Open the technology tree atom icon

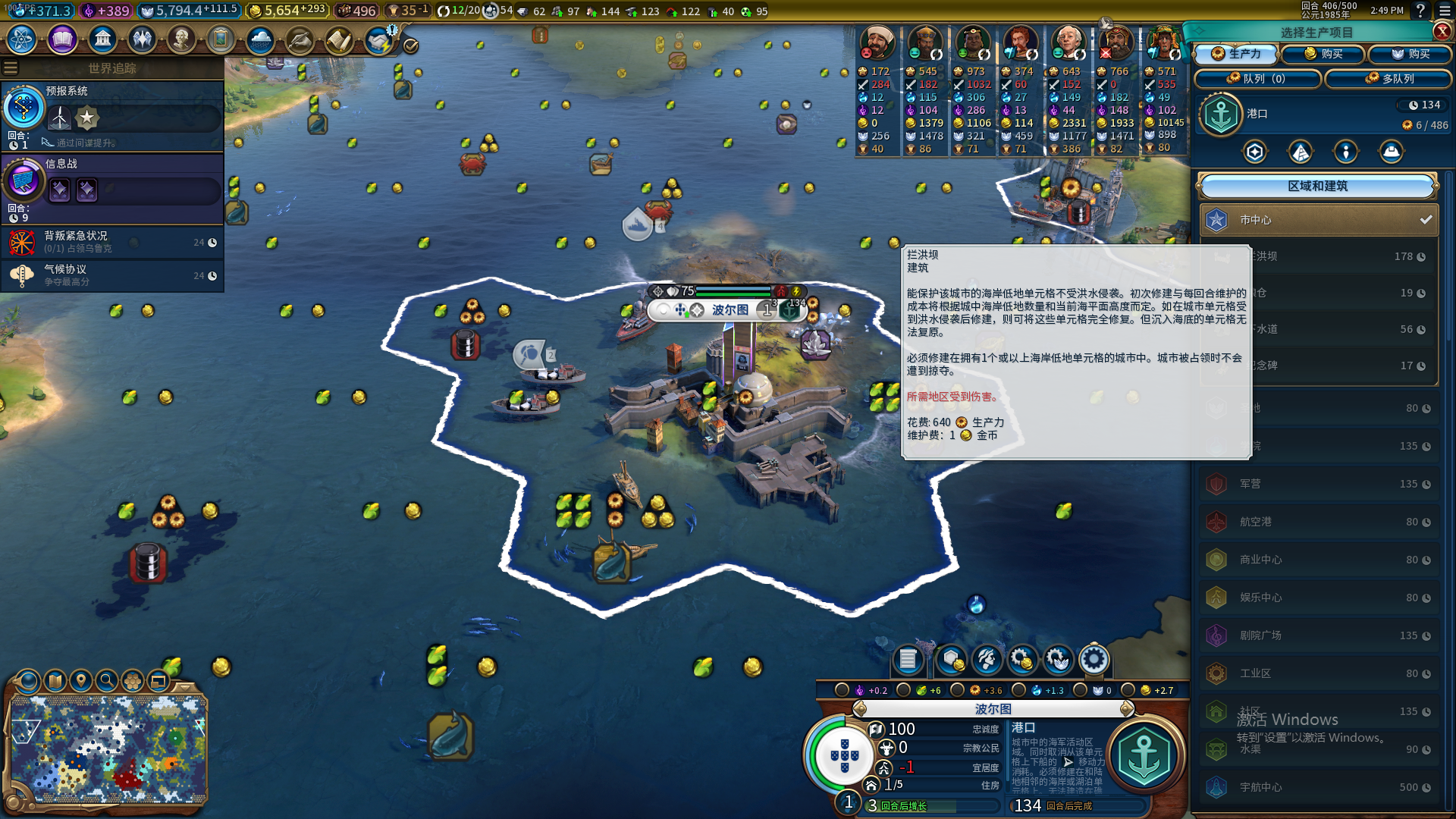(22, 39)
